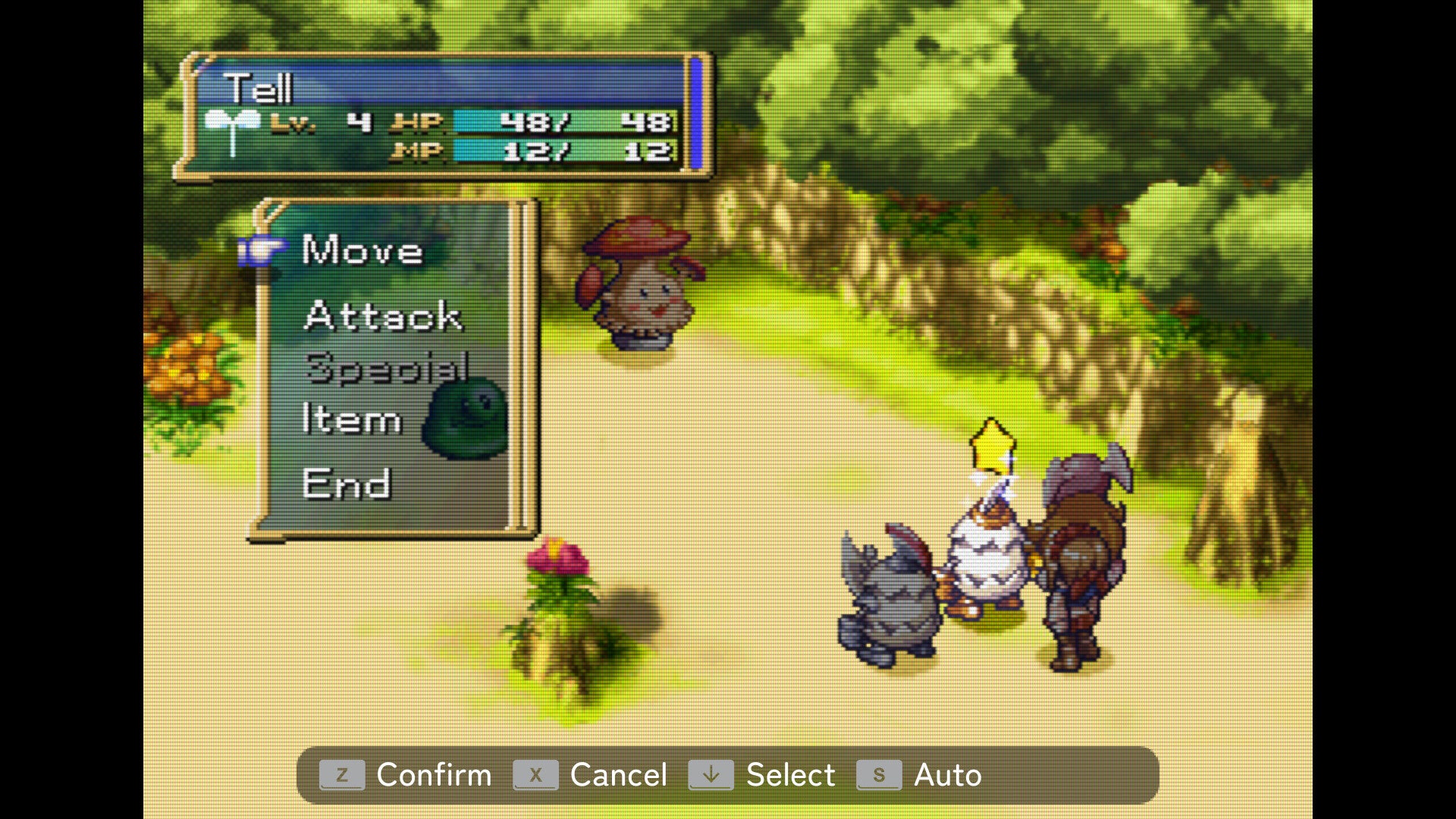Click the down-arrow key icon beside Select
The image size is (1456, 819).
[x=711, y=775]
